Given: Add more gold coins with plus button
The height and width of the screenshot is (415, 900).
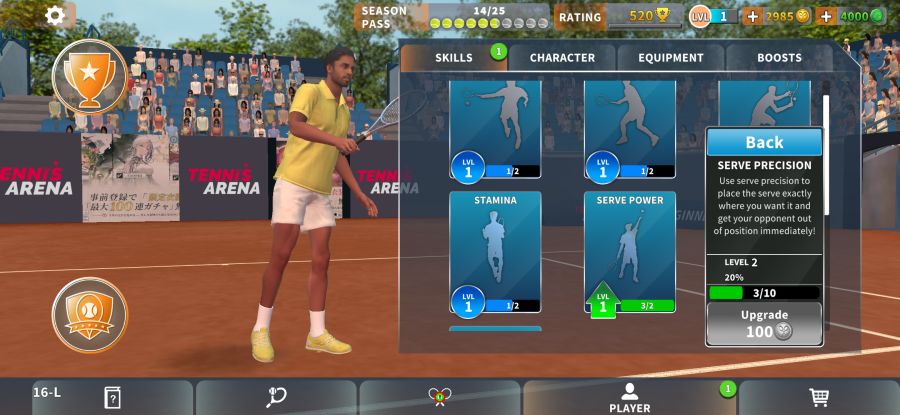Looking at the screenshot, I should pyautogui.click(x=753, y=16).
